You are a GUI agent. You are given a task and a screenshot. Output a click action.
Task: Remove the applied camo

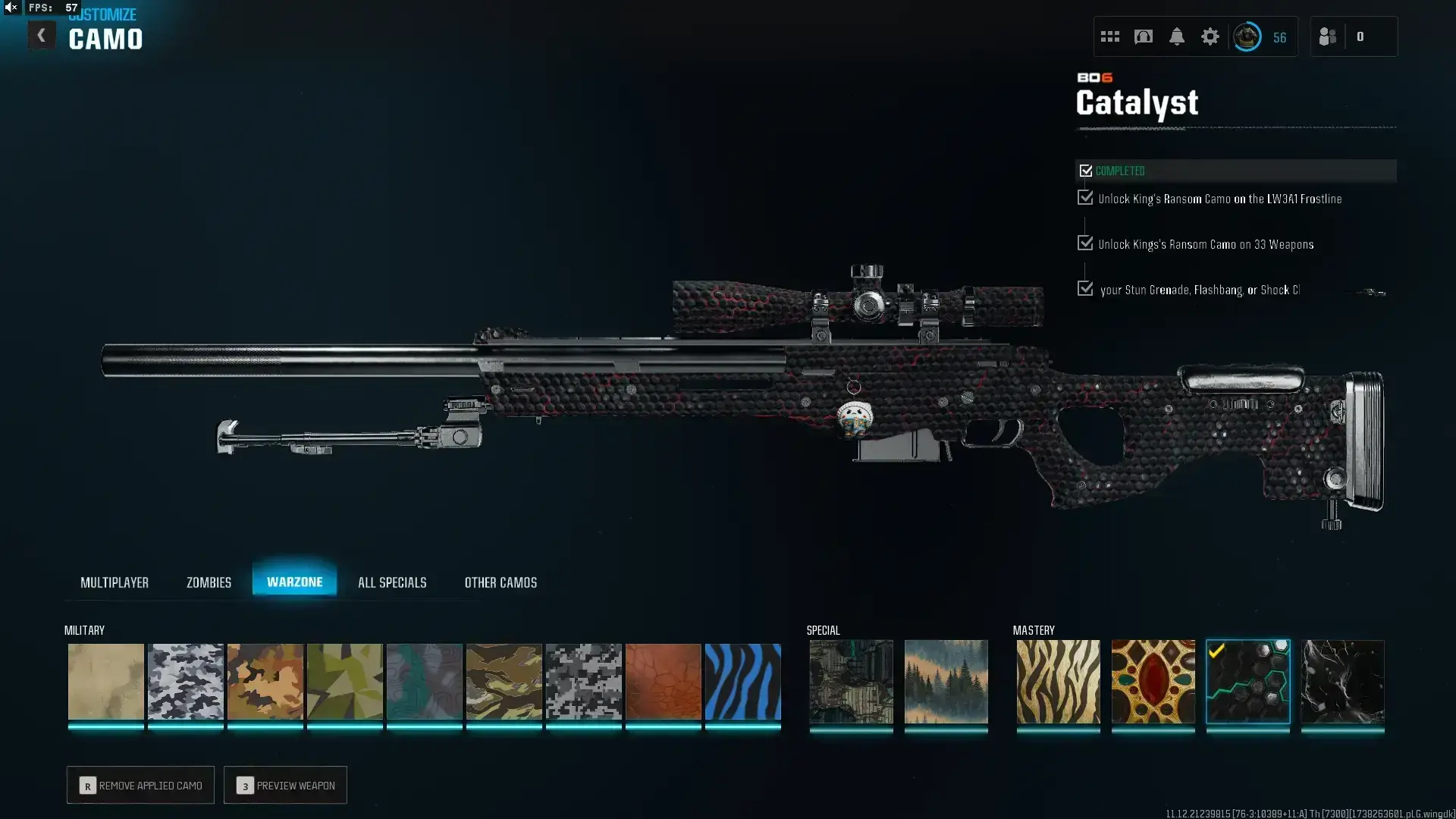(x=140, y=785)
